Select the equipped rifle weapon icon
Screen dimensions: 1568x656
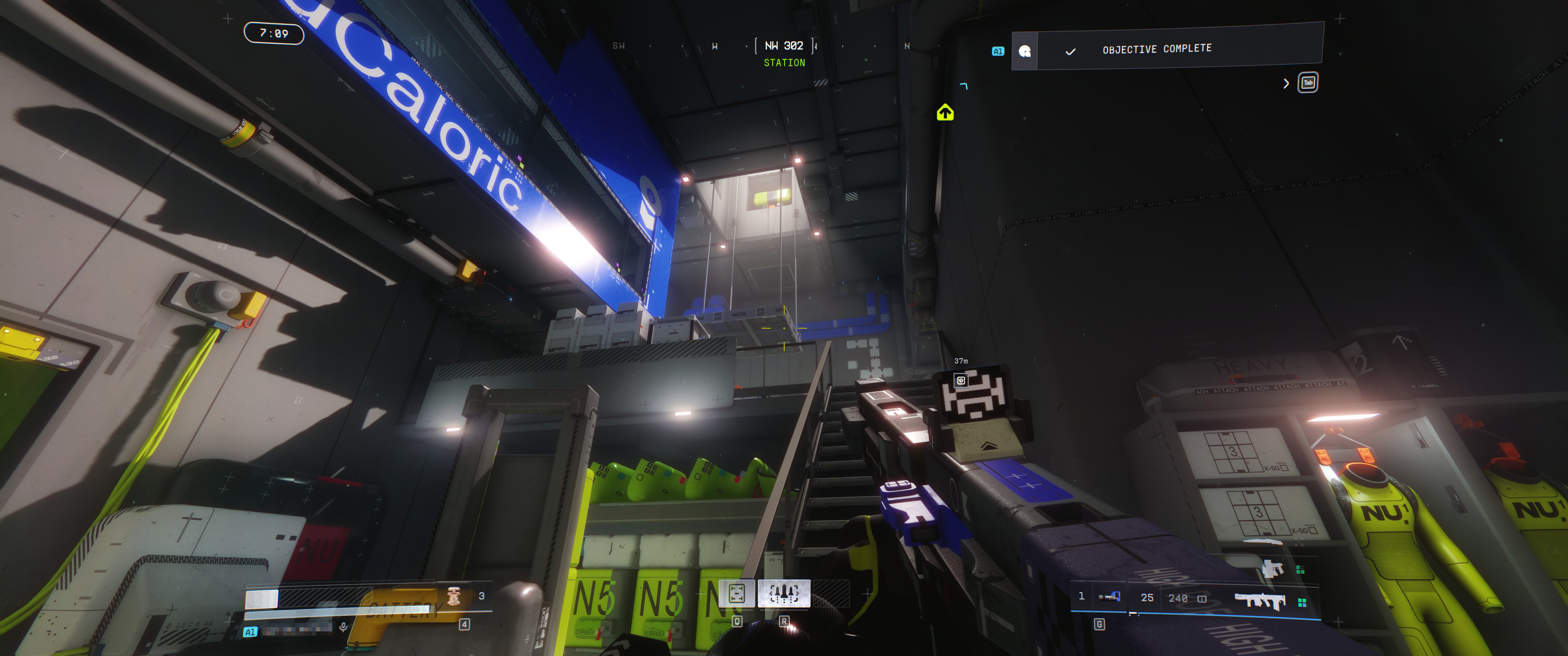pyautogui.click(x=1259, y=600)
